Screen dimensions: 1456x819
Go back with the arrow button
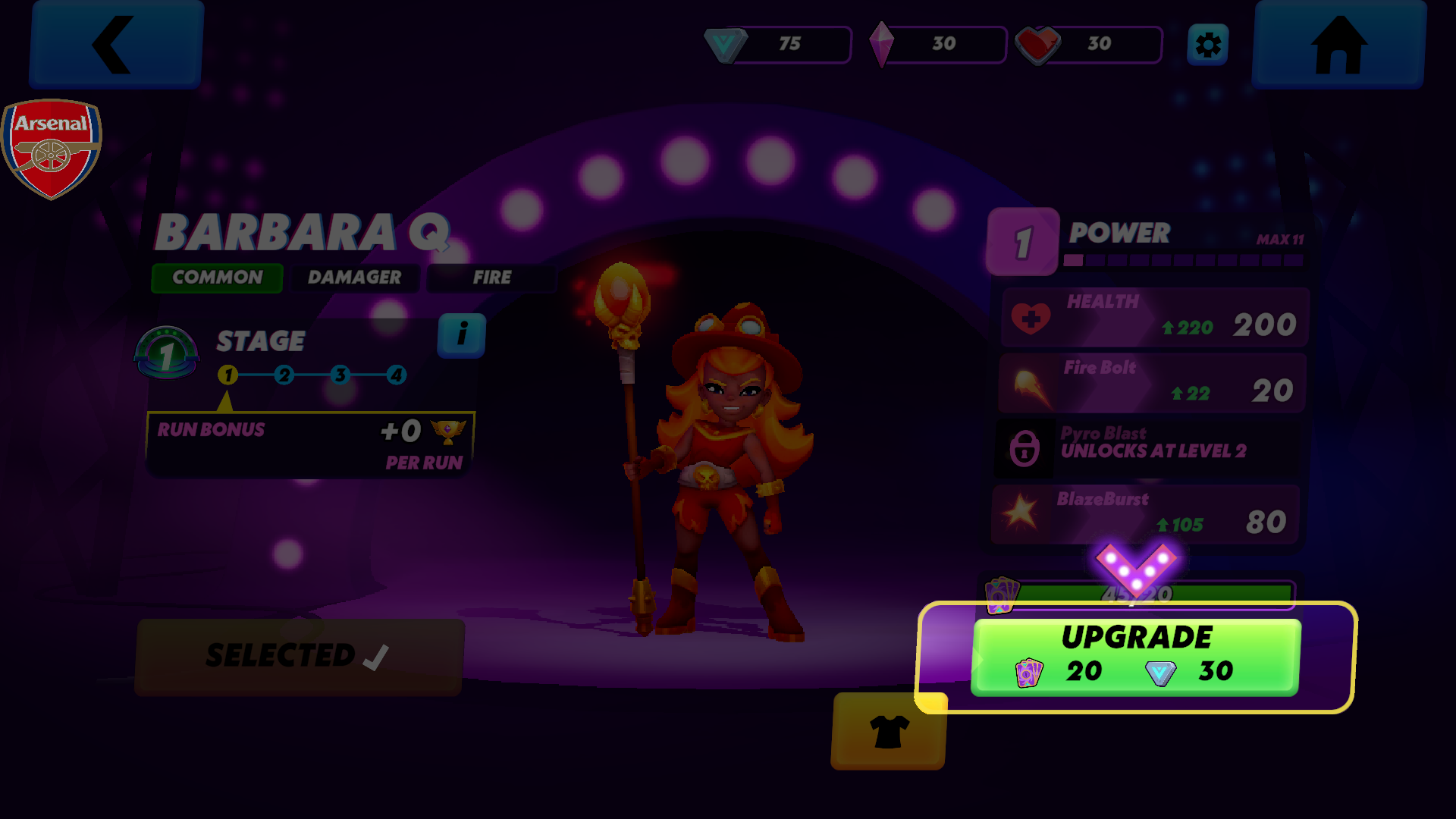click(116, 45)
